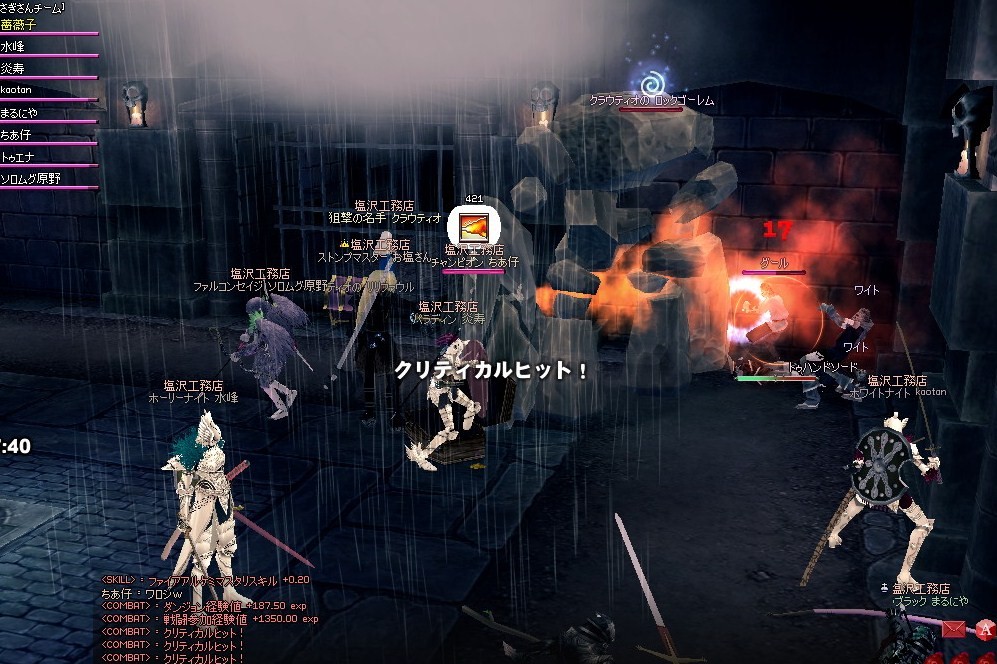Select party member トゥエナ in party list

17,157
